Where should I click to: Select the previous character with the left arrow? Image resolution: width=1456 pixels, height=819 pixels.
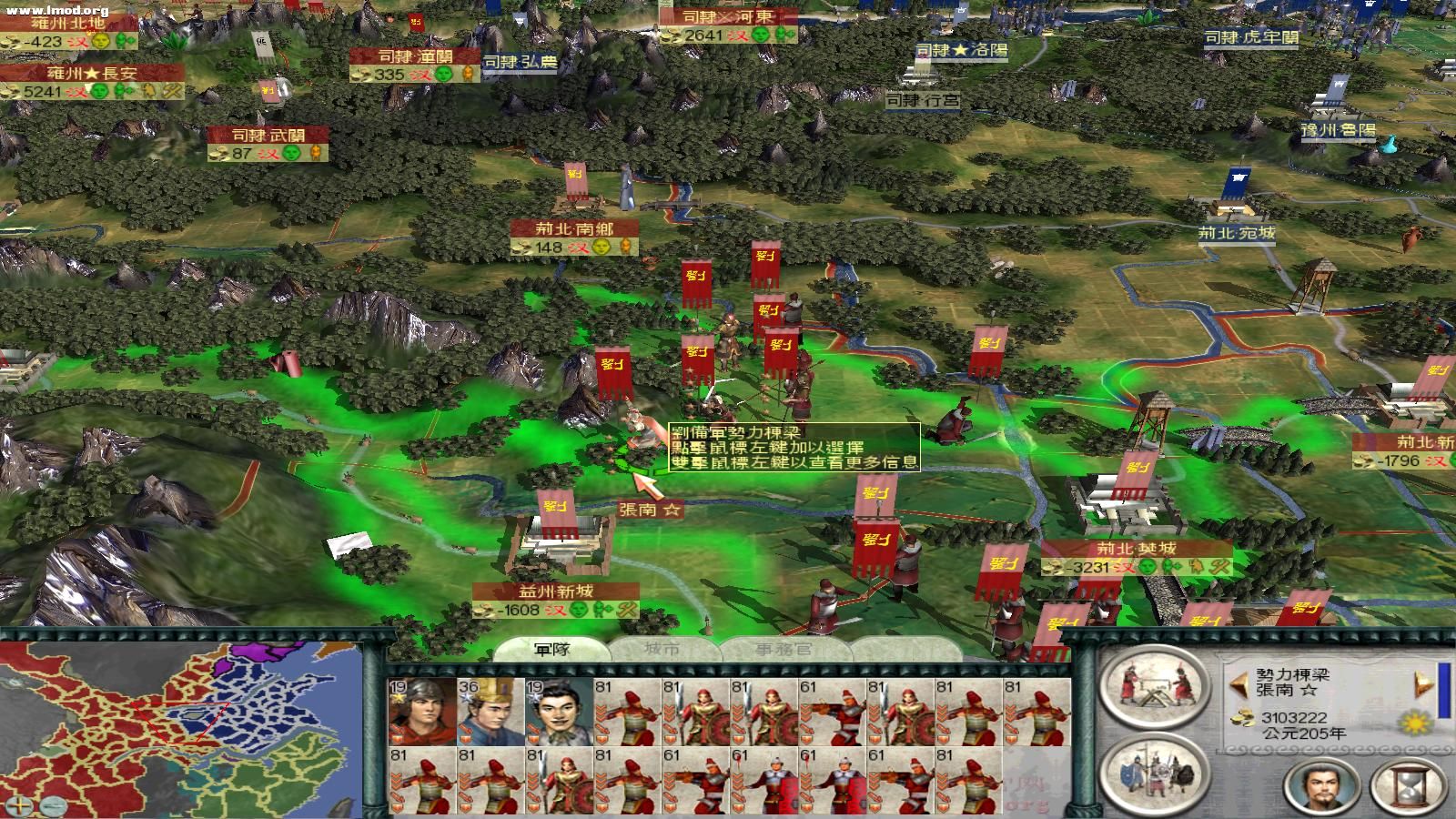click(1239, 686)
